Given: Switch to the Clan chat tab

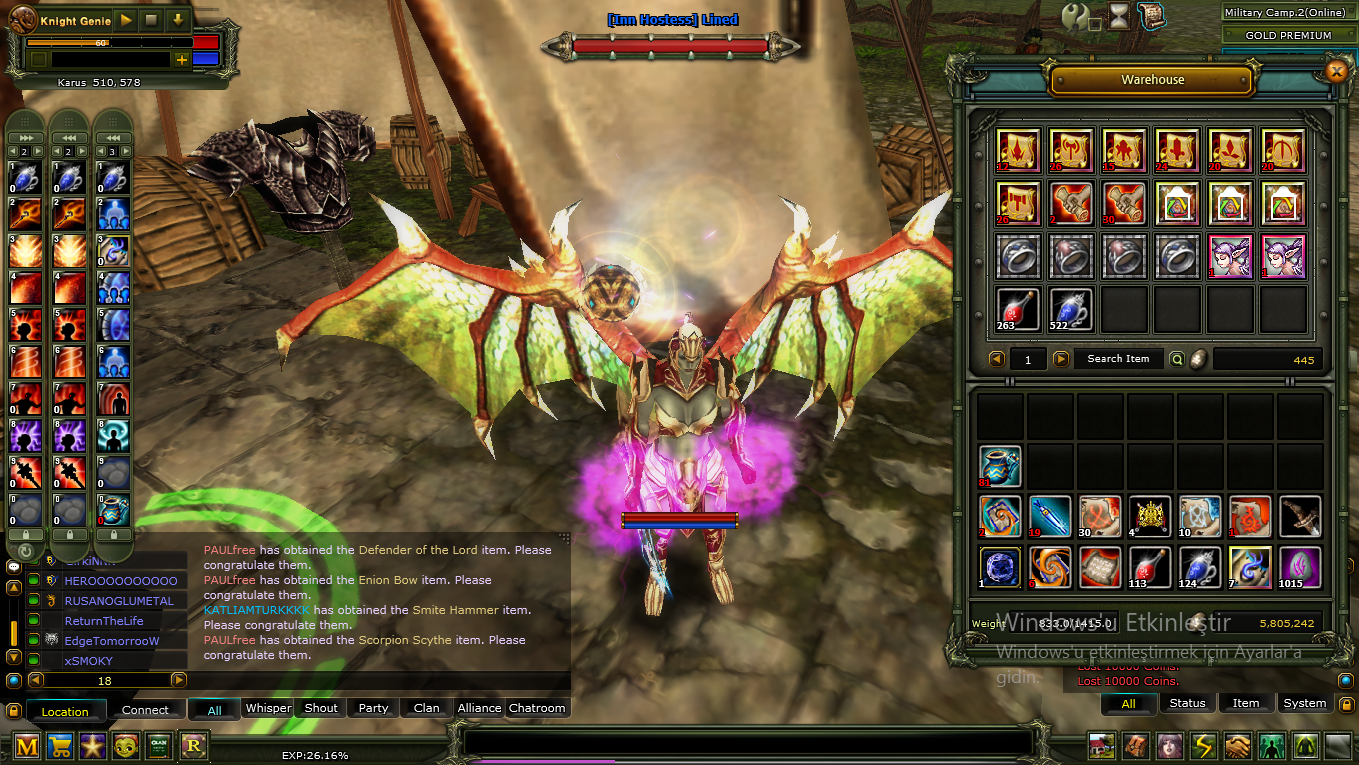Looking at the screenshot, I should (427, 708).
